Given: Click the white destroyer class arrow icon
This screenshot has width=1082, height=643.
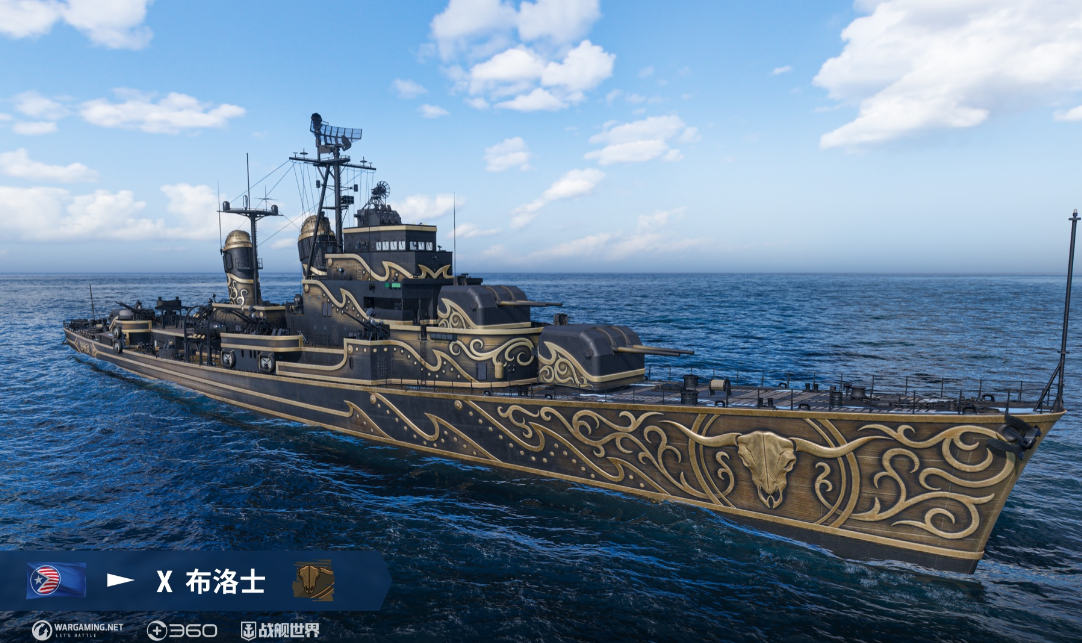Looking at the screenshot, I should click(x=120, y=580).
